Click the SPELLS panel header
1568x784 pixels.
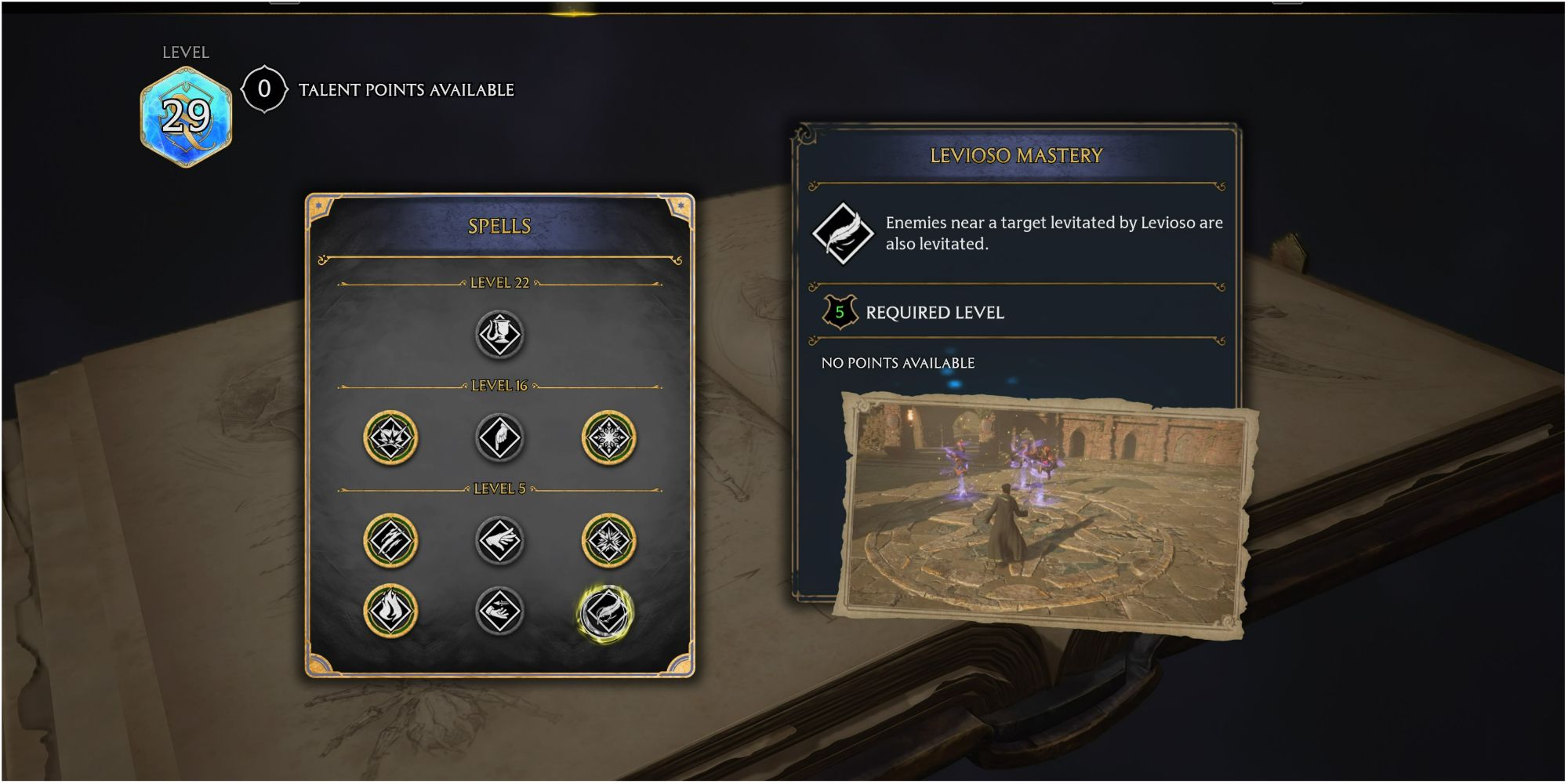click(499, 225)
